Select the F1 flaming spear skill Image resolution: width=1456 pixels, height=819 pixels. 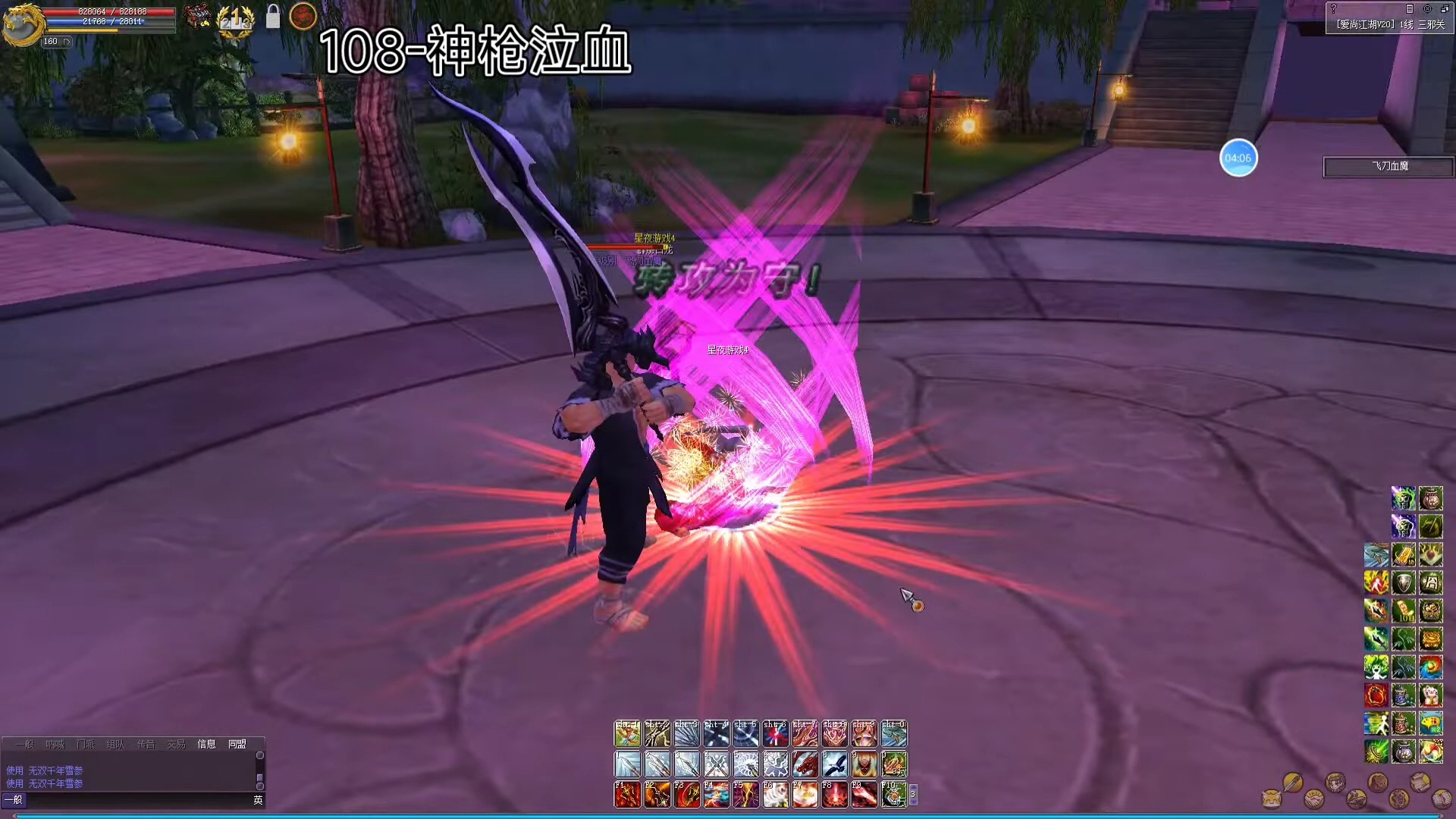(627, 794)
